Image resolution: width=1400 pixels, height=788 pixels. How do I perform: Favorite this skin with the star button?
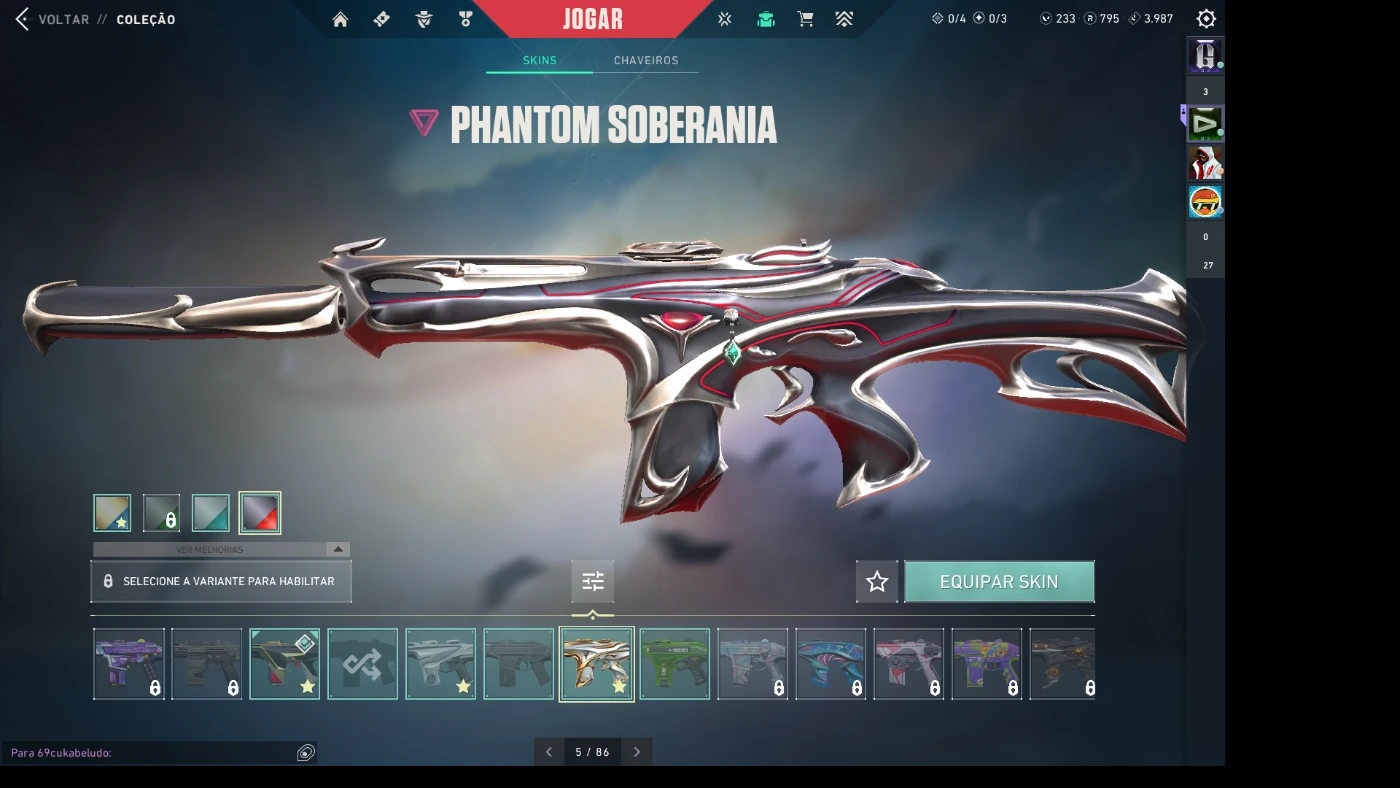[x=877, y=582]
